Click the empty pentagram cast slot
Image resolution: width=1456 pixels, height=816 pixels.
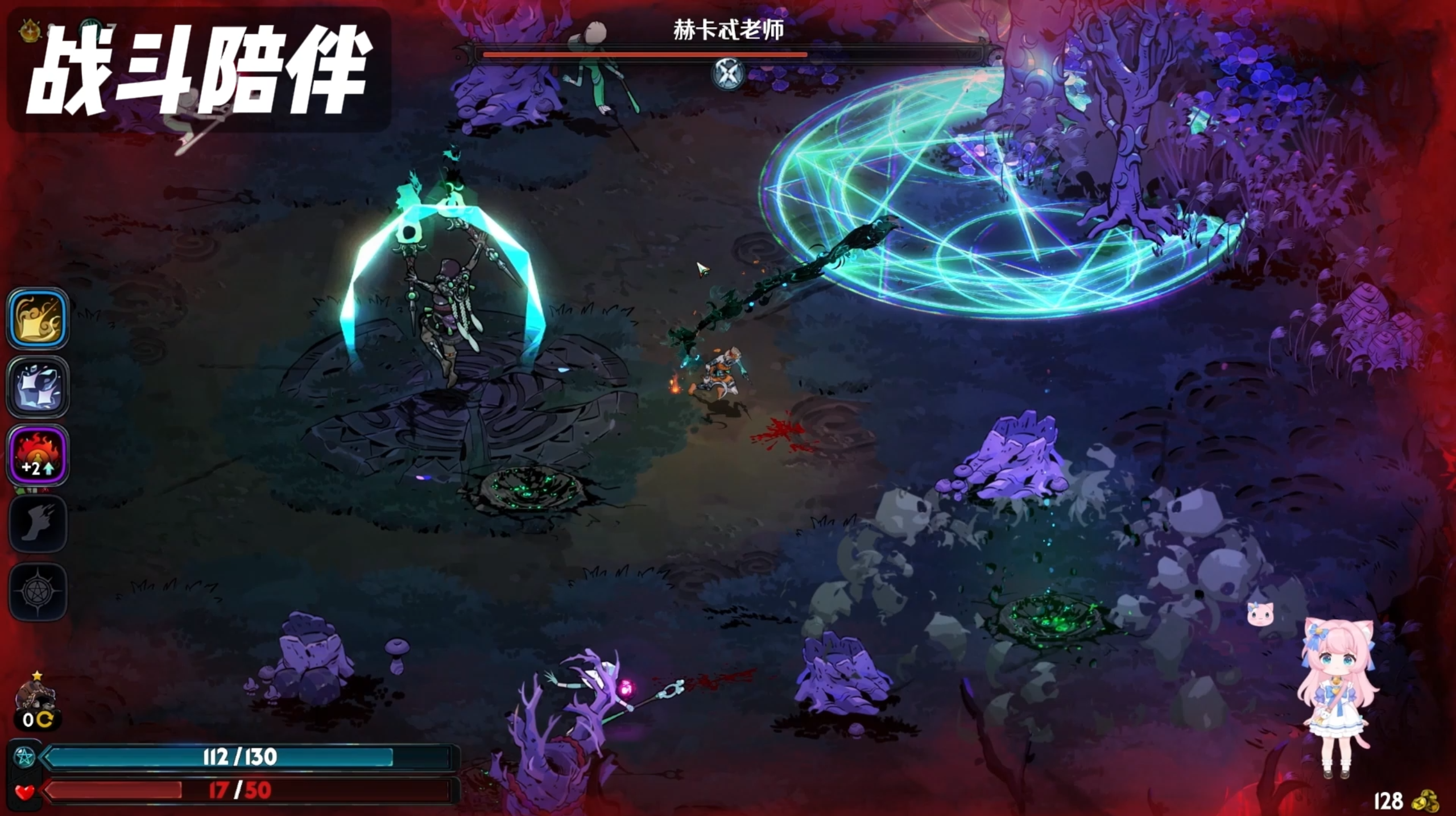point(38,592)
